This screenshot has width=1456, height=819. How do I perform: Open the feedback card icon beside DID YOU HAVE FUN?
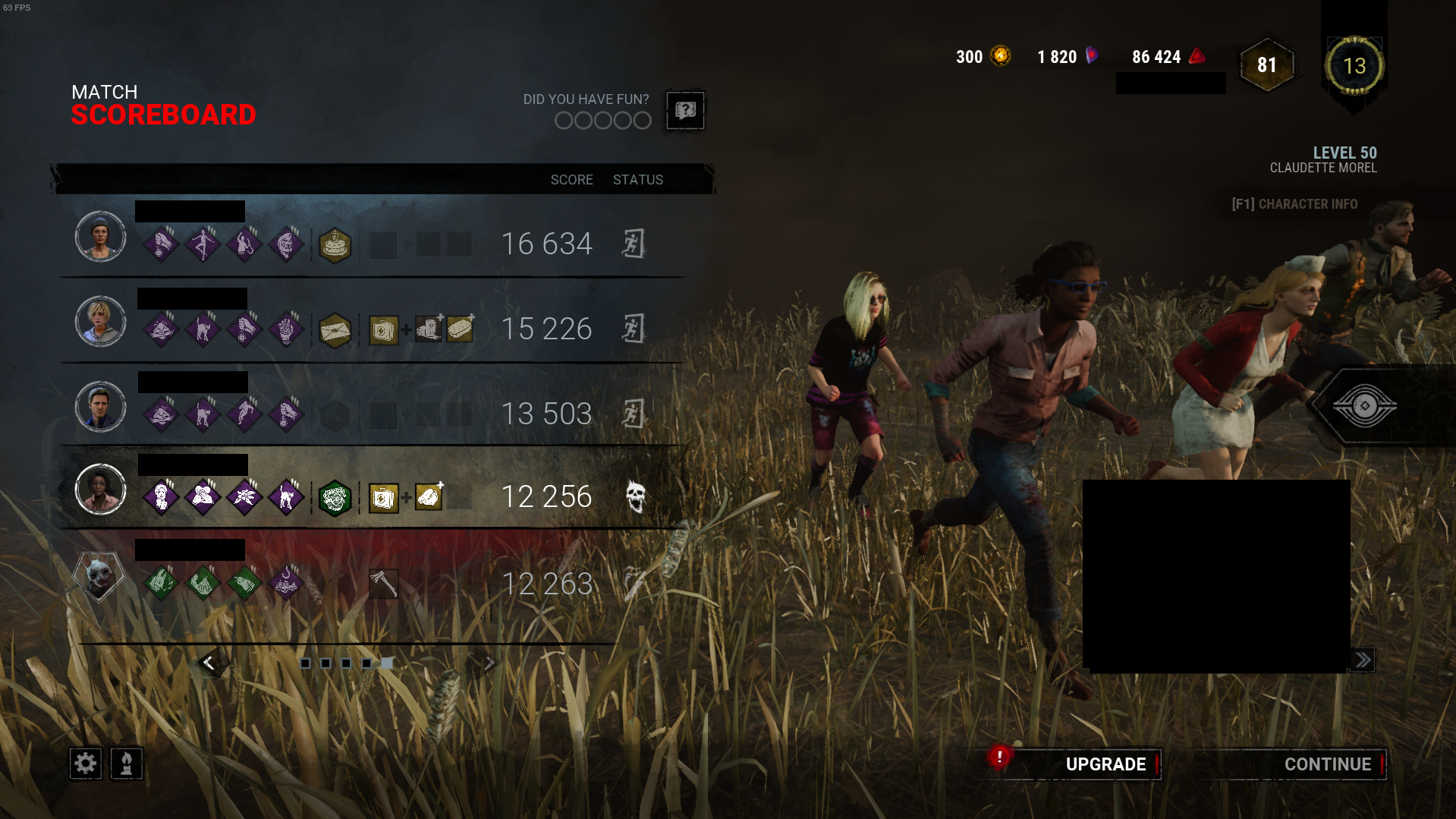pyautogui.click(x=685, y=110)
